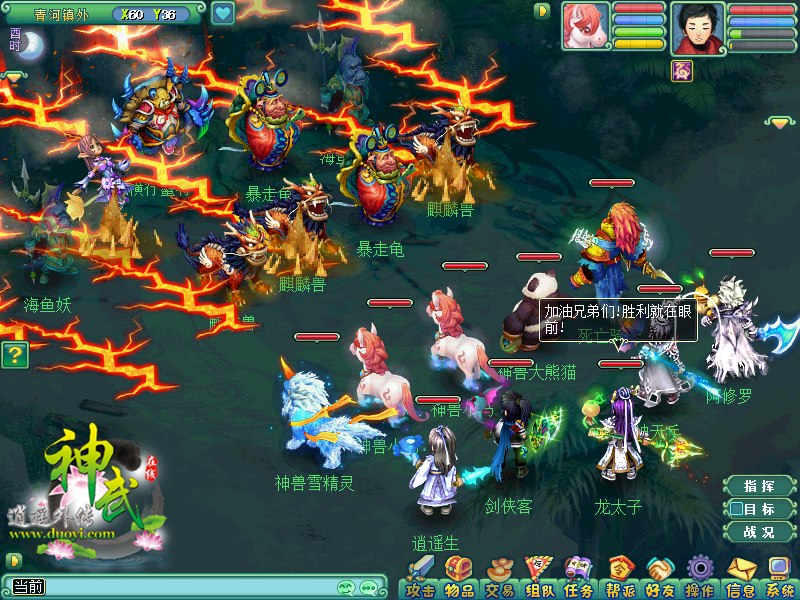Open the 好友 (Friends) handshake button
The height and width of the screenshot is (600, 800).
click(660, 578)
